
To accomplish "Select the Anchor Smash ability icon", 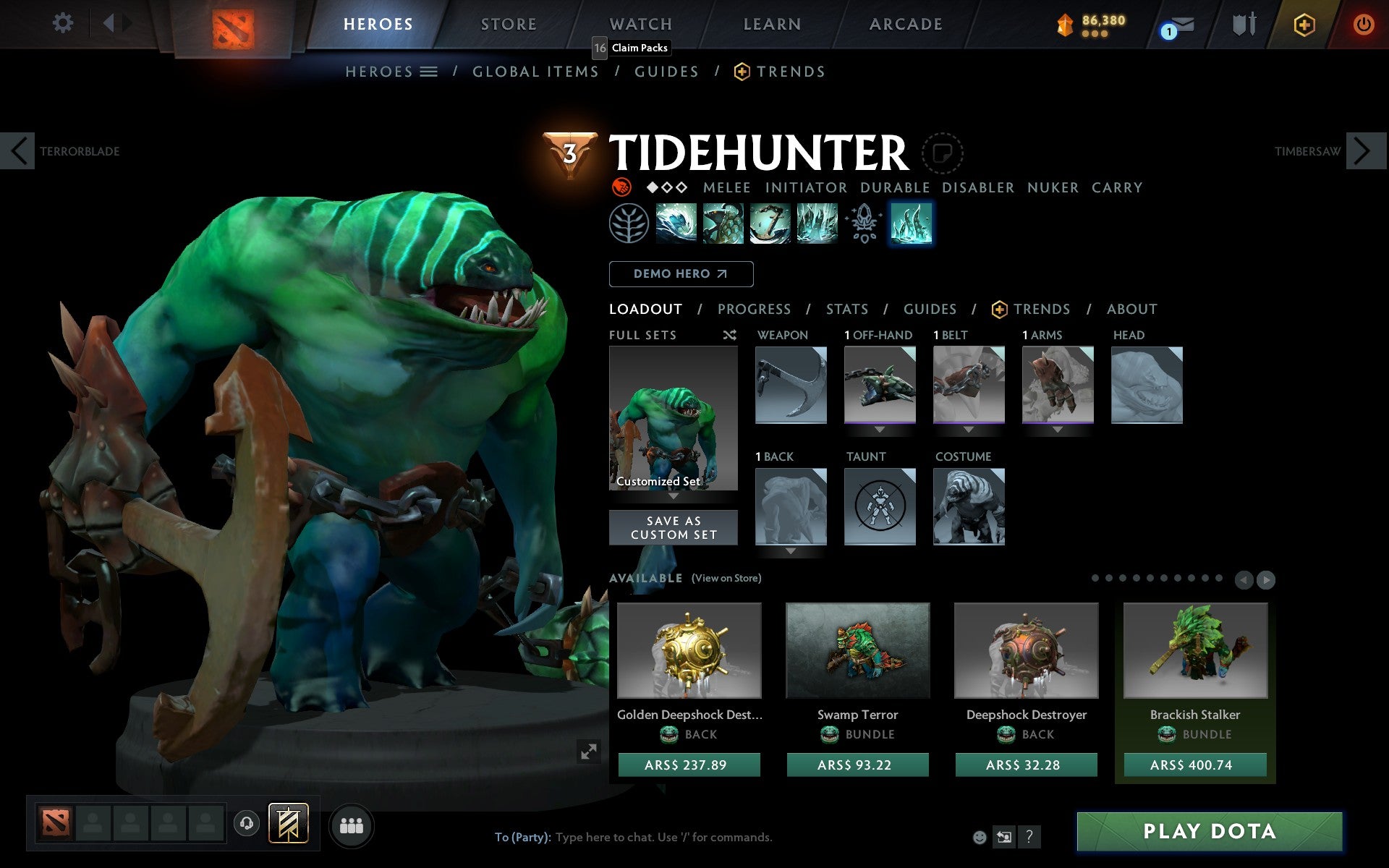I will 770,224.
